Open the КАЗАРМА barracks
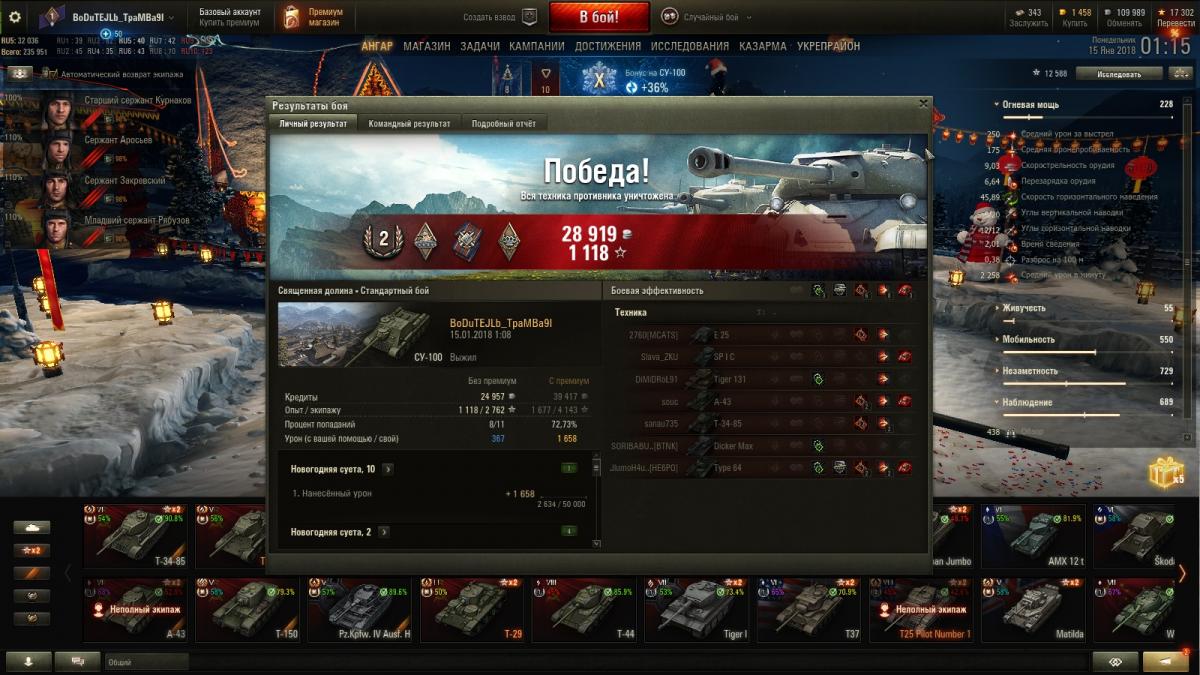The width and height of the screenshot is (1200, 675). point(763,46)
